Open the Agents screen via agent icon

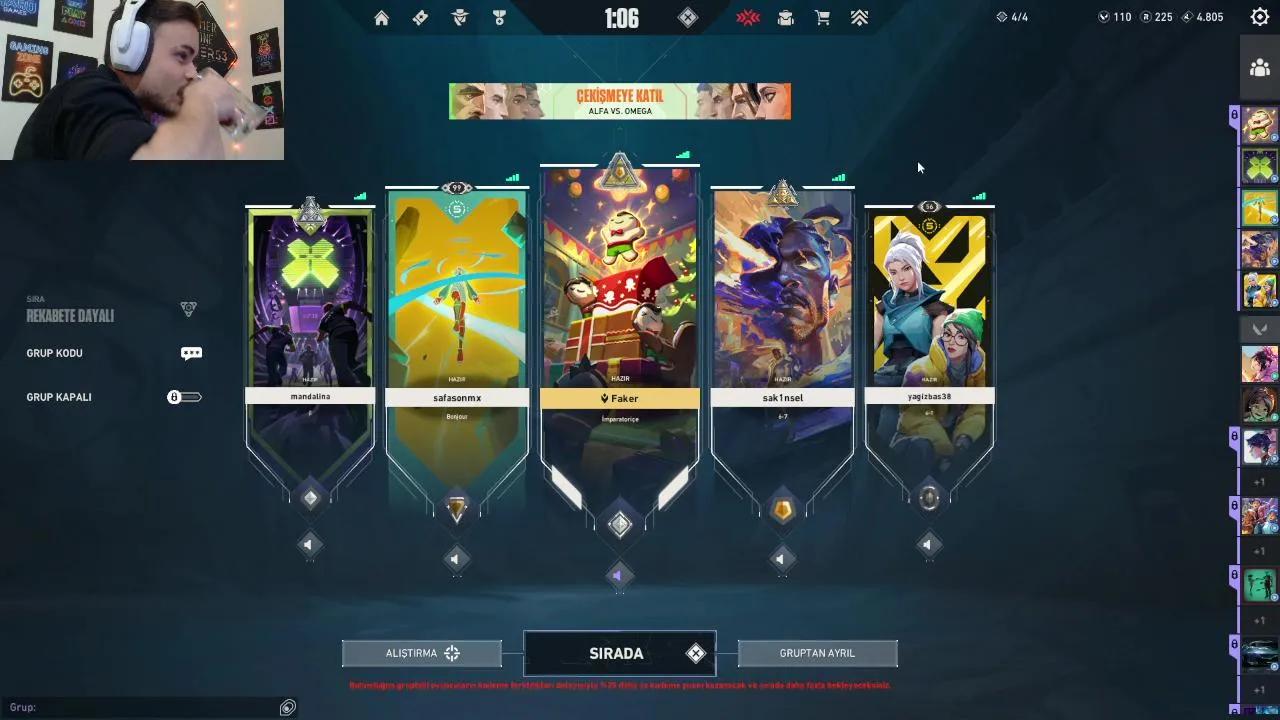[459, 17]
